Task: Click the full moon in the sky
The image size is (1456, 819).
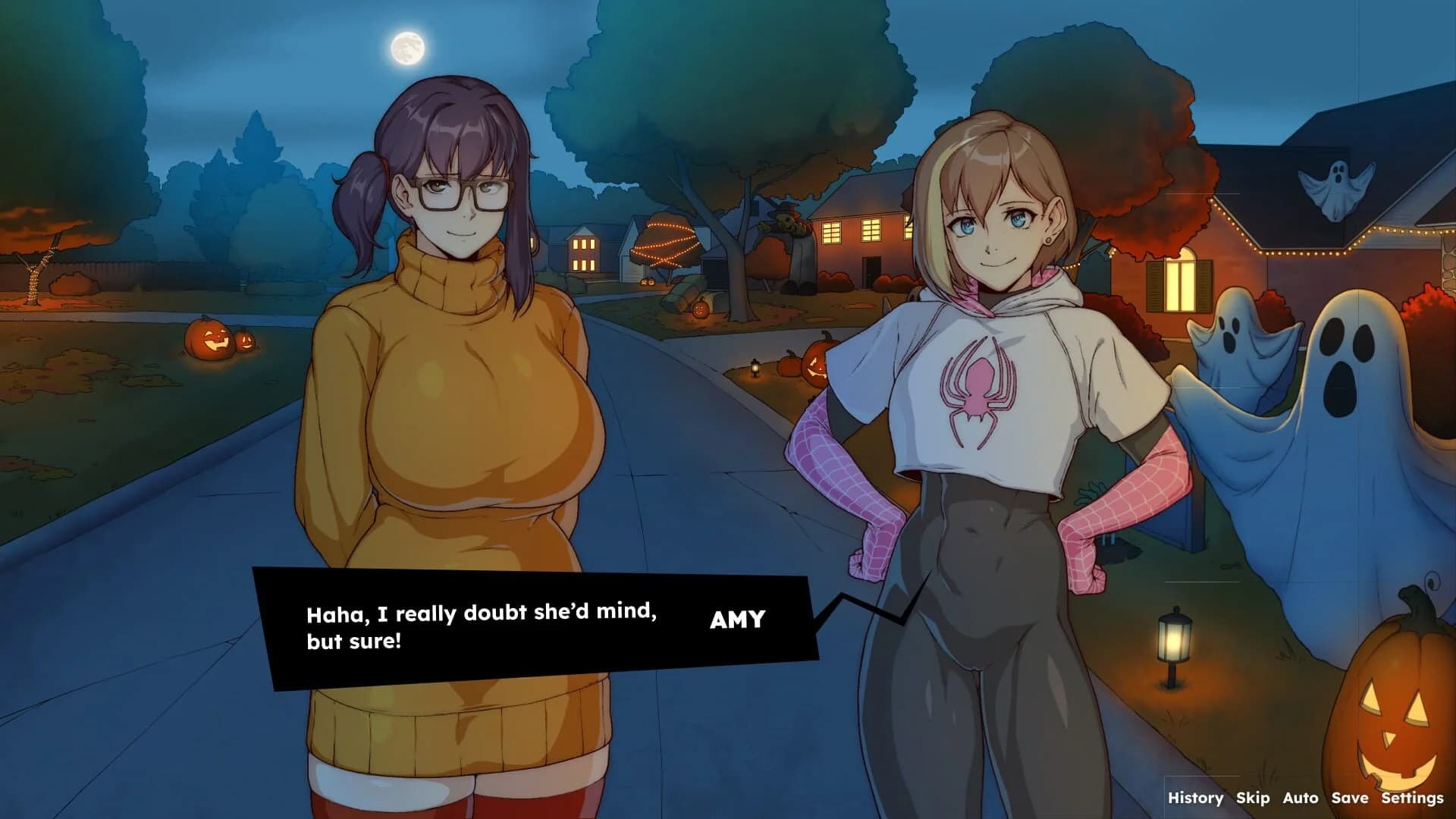Action: click(407, 47)
